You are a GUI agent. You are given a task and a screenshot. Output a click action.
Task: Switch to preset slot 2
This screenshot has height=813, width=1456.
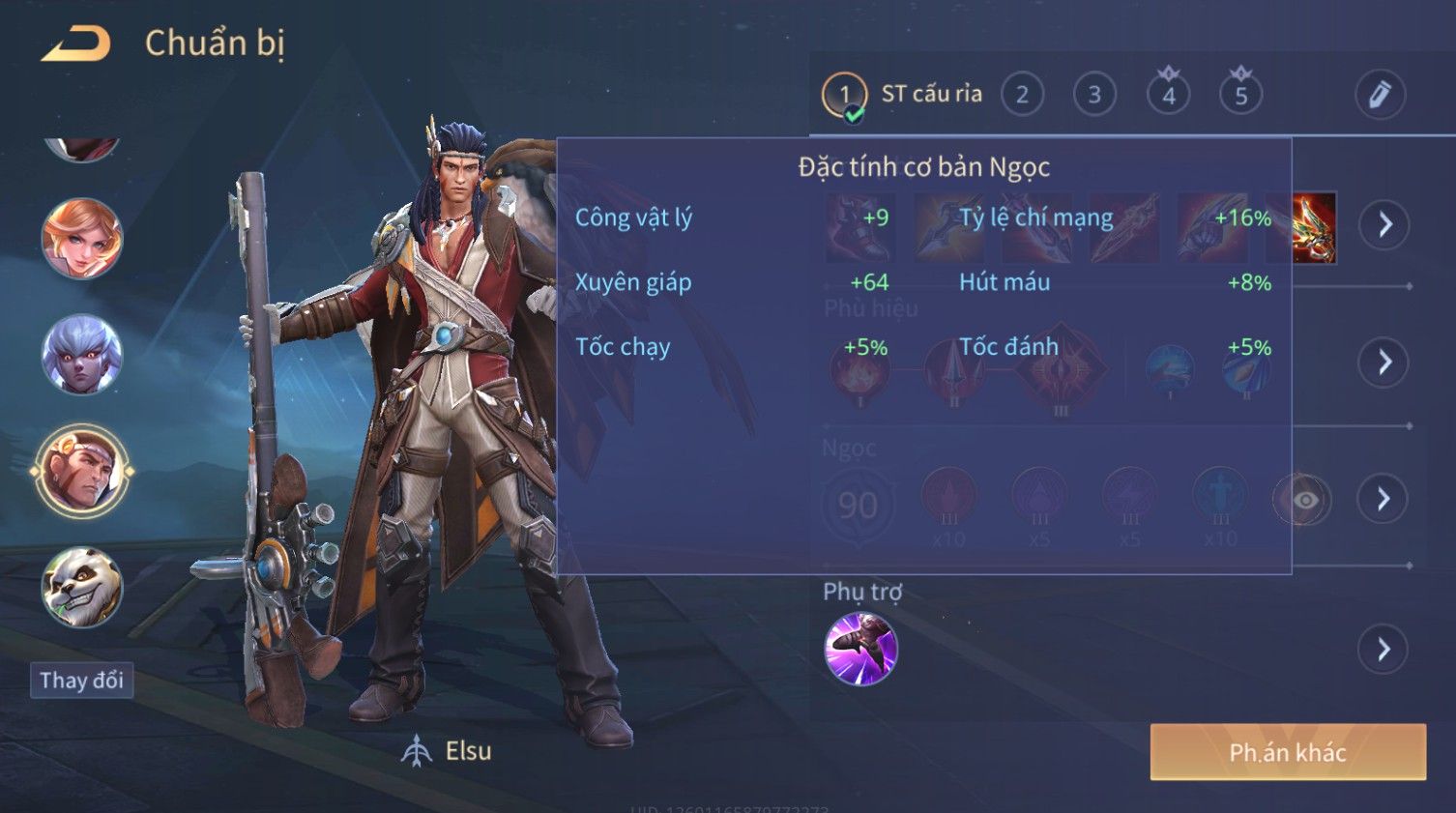tap(1022, 95)
